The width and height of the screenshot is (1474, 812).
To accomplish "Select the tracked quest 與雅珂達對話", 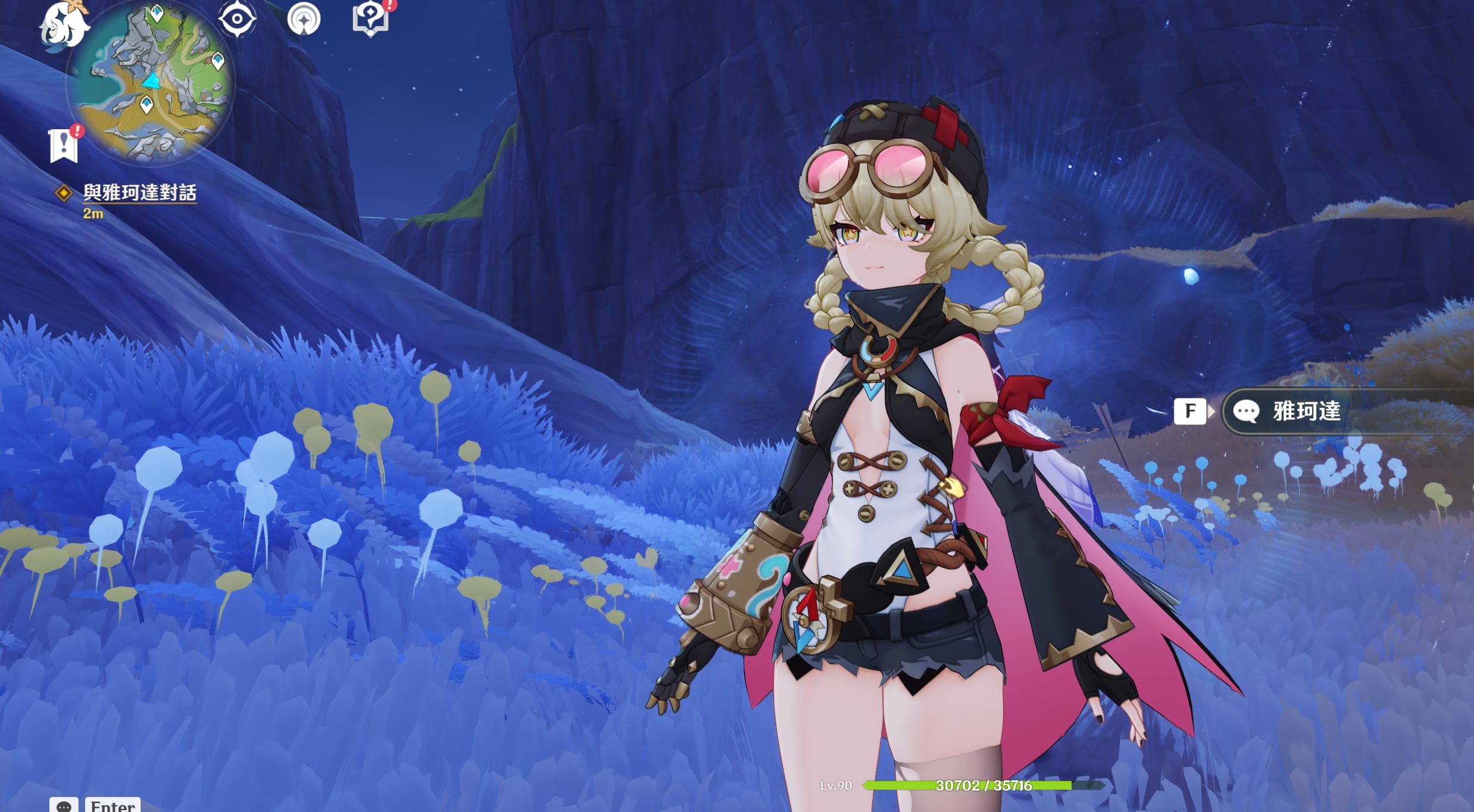I will (139, 192).
